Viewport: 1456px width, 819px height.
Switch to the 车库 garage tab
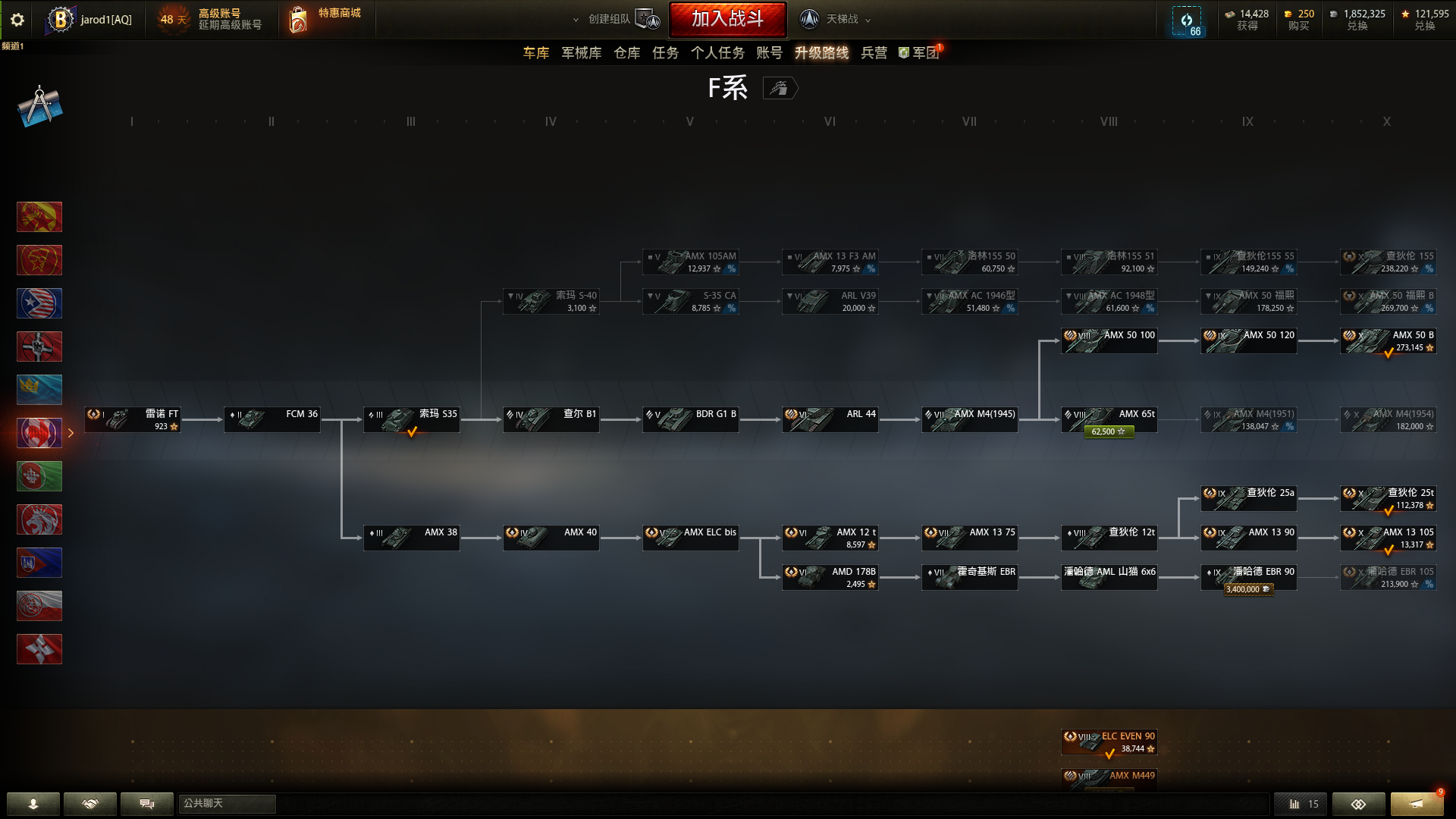click(x=535, y=53)
